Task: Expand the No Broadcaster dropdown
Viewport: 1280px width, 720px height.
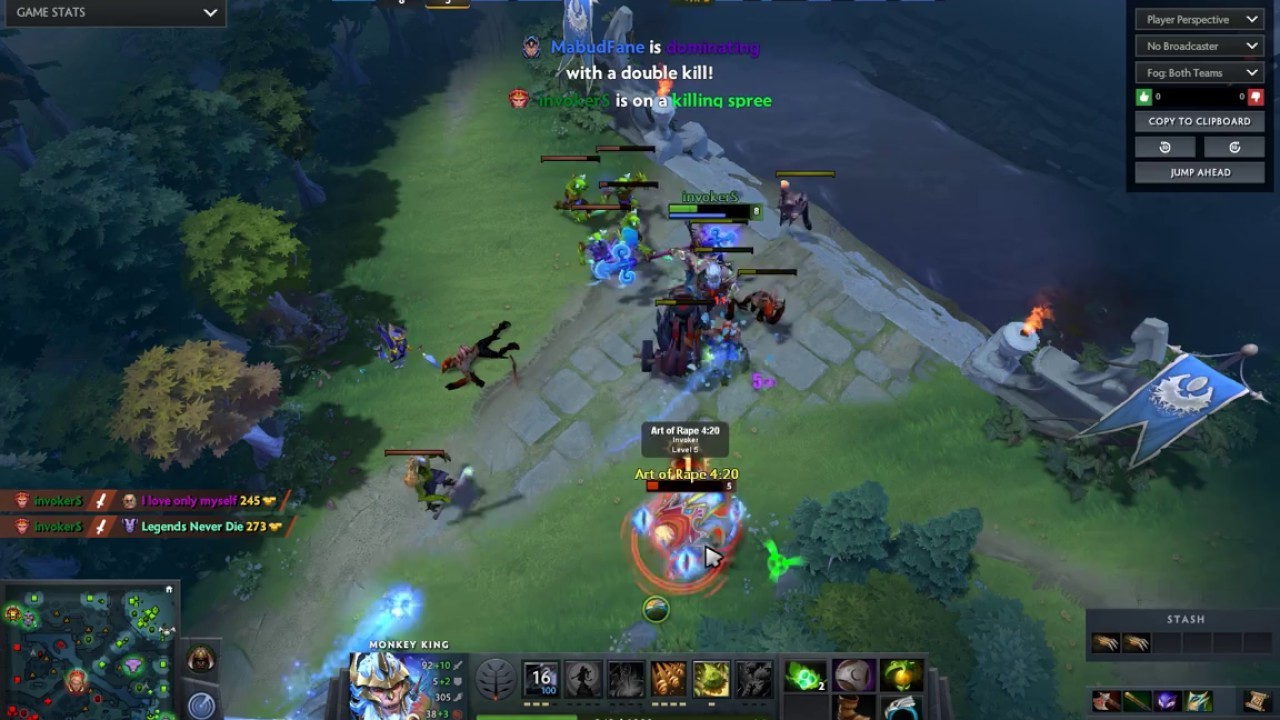Action: [1197, 46]
